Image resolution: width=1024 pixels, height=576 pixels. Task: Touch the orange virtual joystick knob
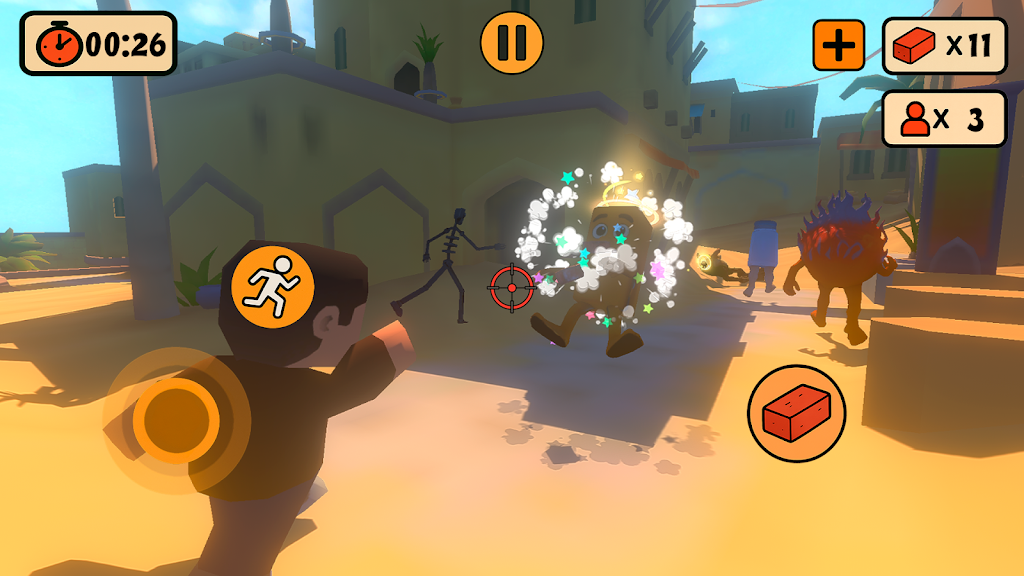pos(176,418)
